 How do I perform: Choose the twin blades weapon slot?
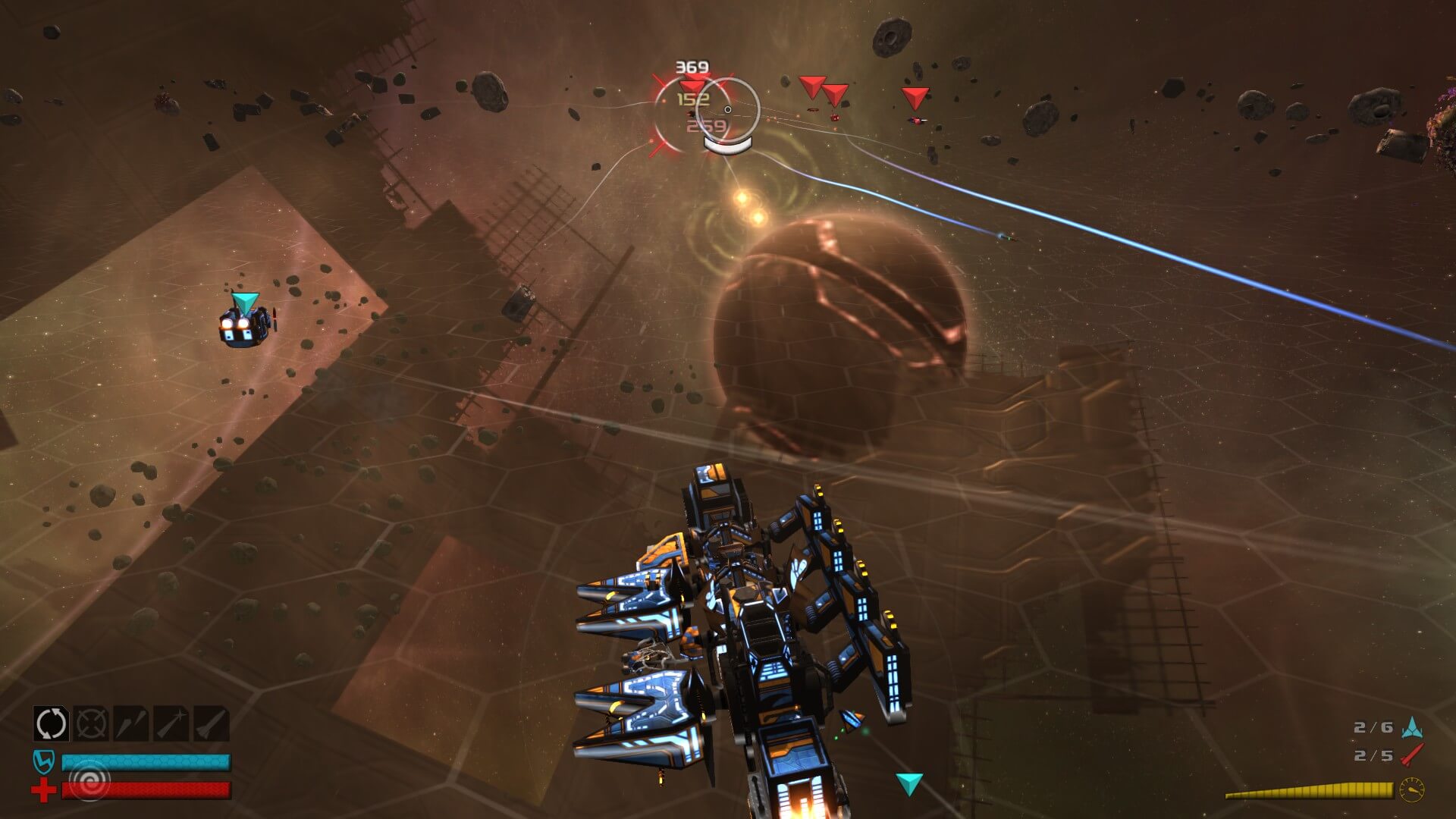(x=131, y=723)
